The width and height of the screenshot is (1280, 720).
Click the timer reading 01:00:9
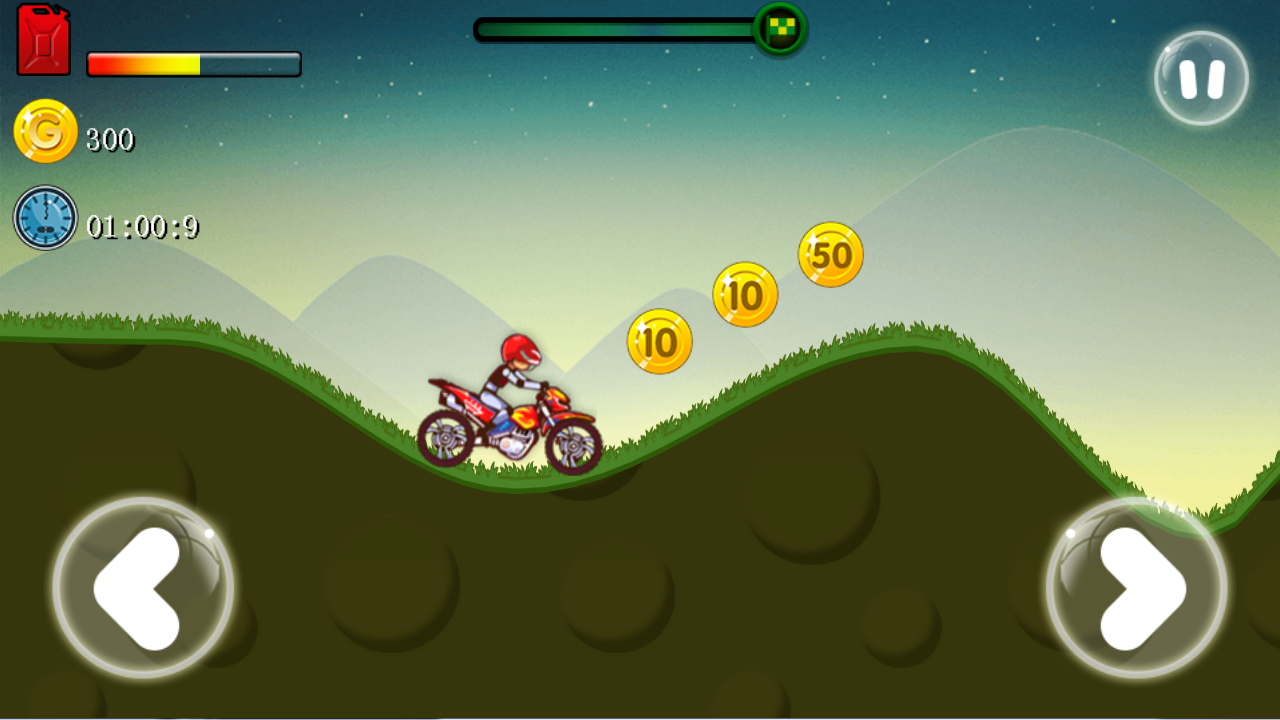coord(141,227)
